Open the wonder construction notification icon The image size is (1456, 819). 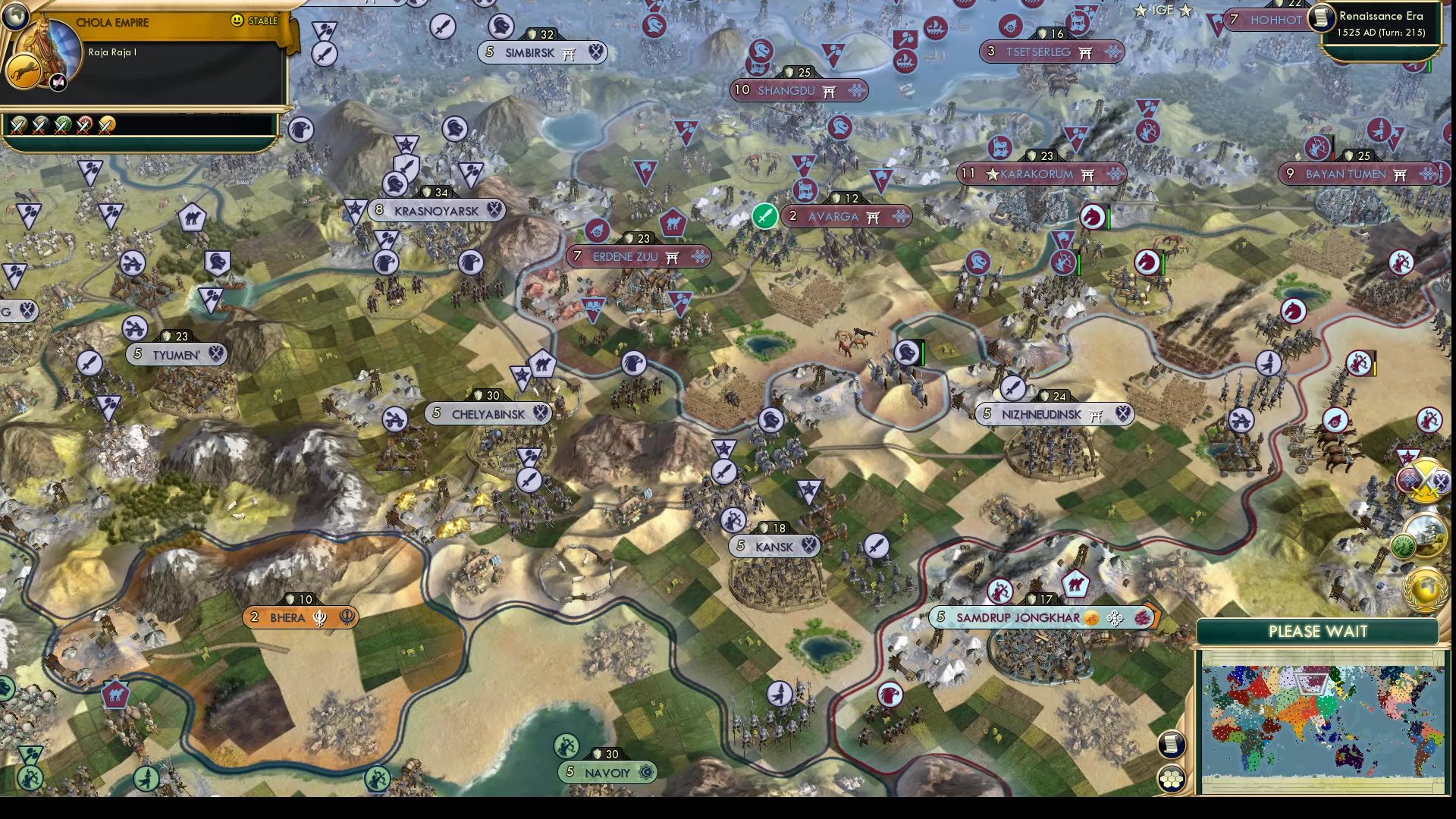[1429, 537]
